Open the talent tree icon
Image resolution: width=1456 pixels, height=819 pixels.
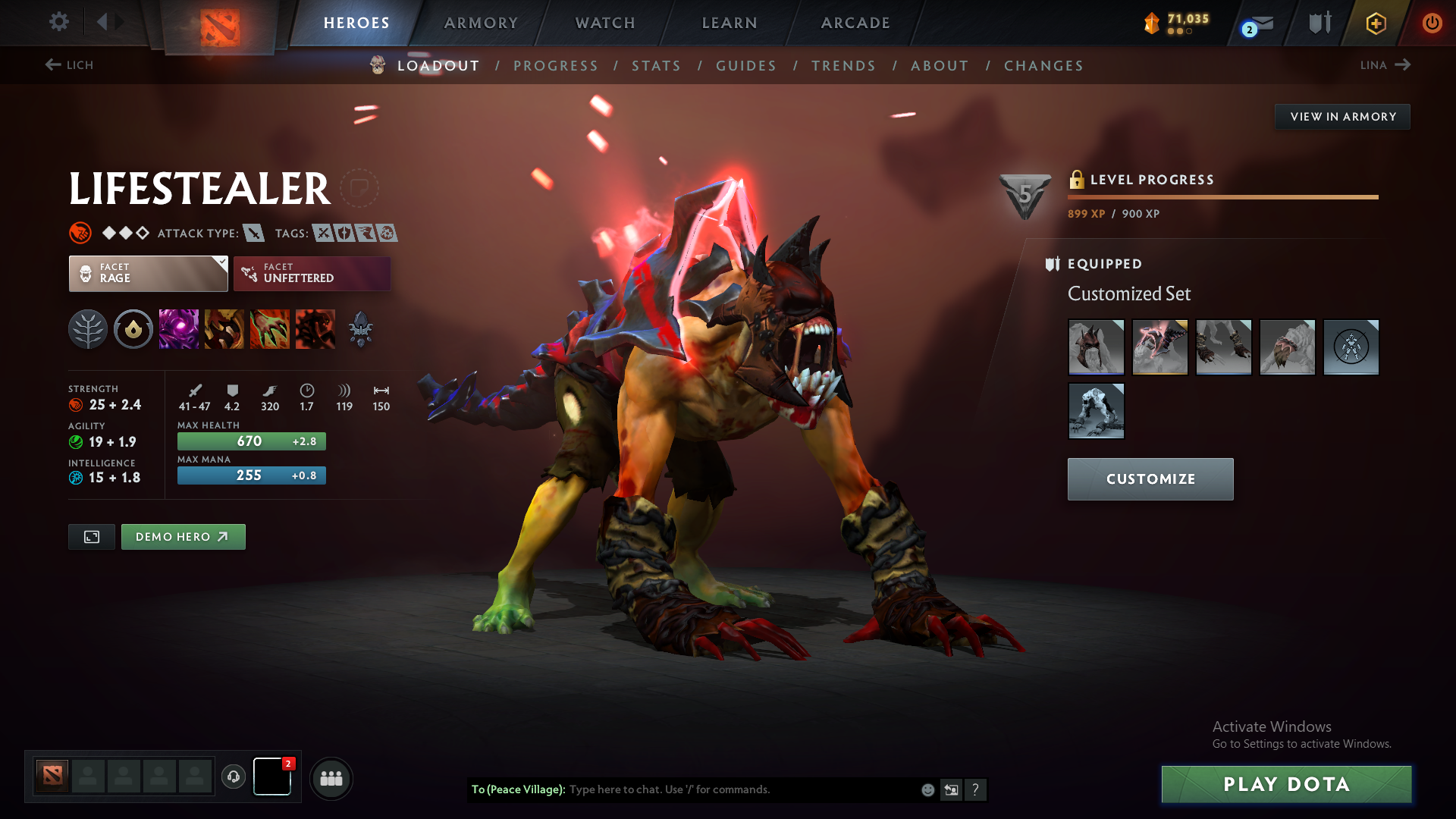(87, 328)
